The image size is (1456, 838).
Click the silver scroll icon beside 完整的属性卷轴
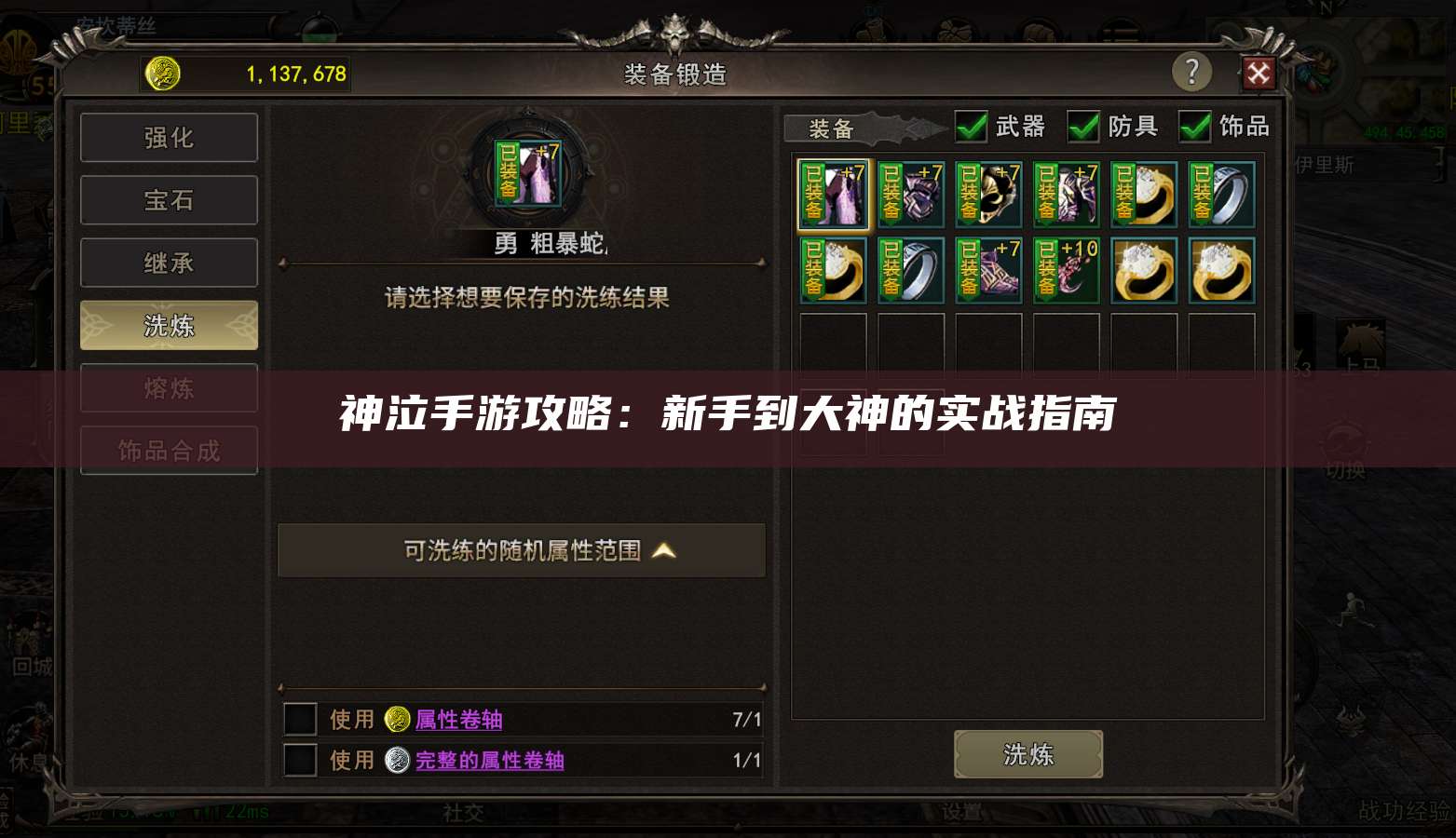coord(397,760)
